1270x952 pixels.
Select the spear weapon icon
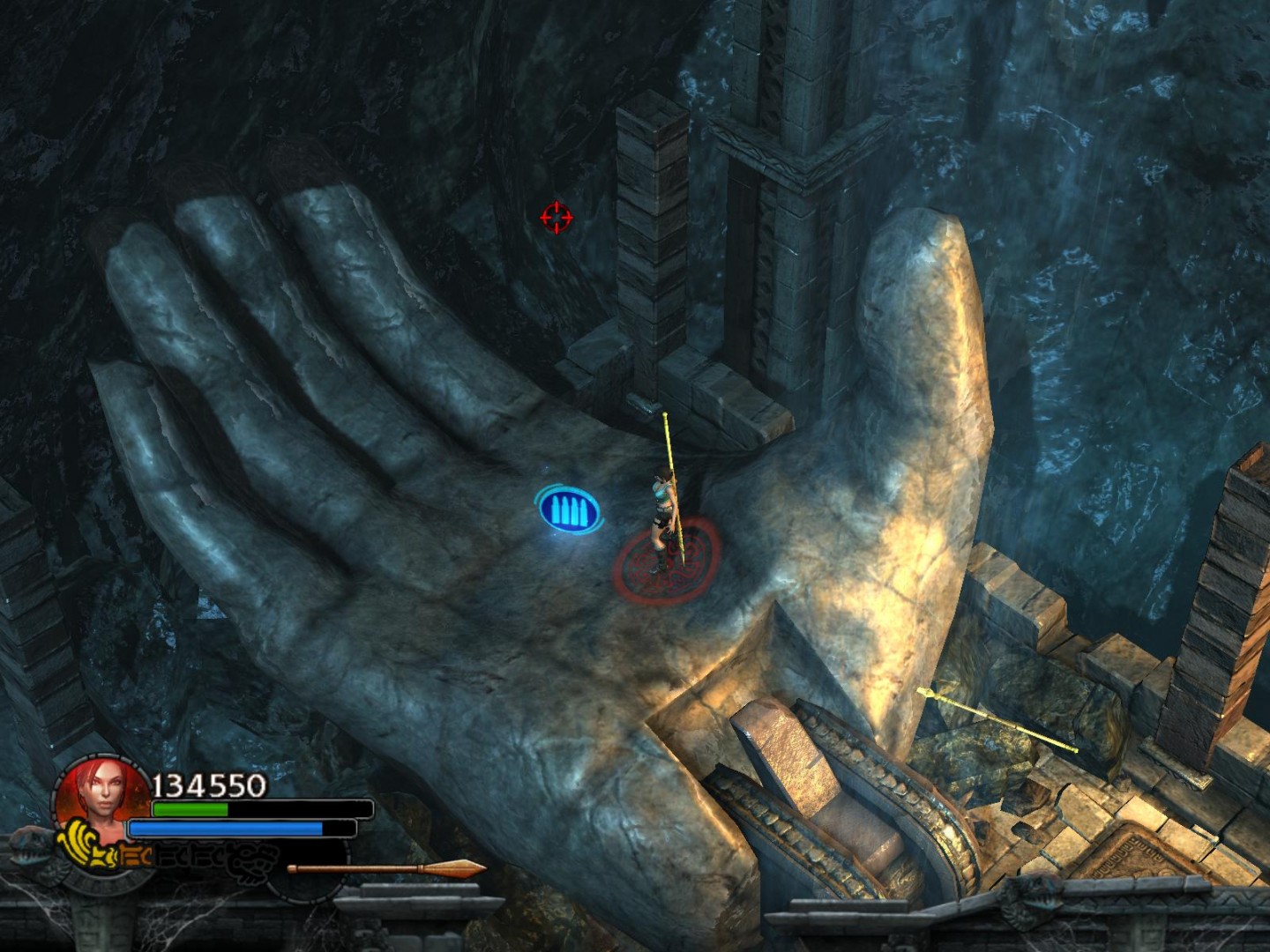pos(386,869)
